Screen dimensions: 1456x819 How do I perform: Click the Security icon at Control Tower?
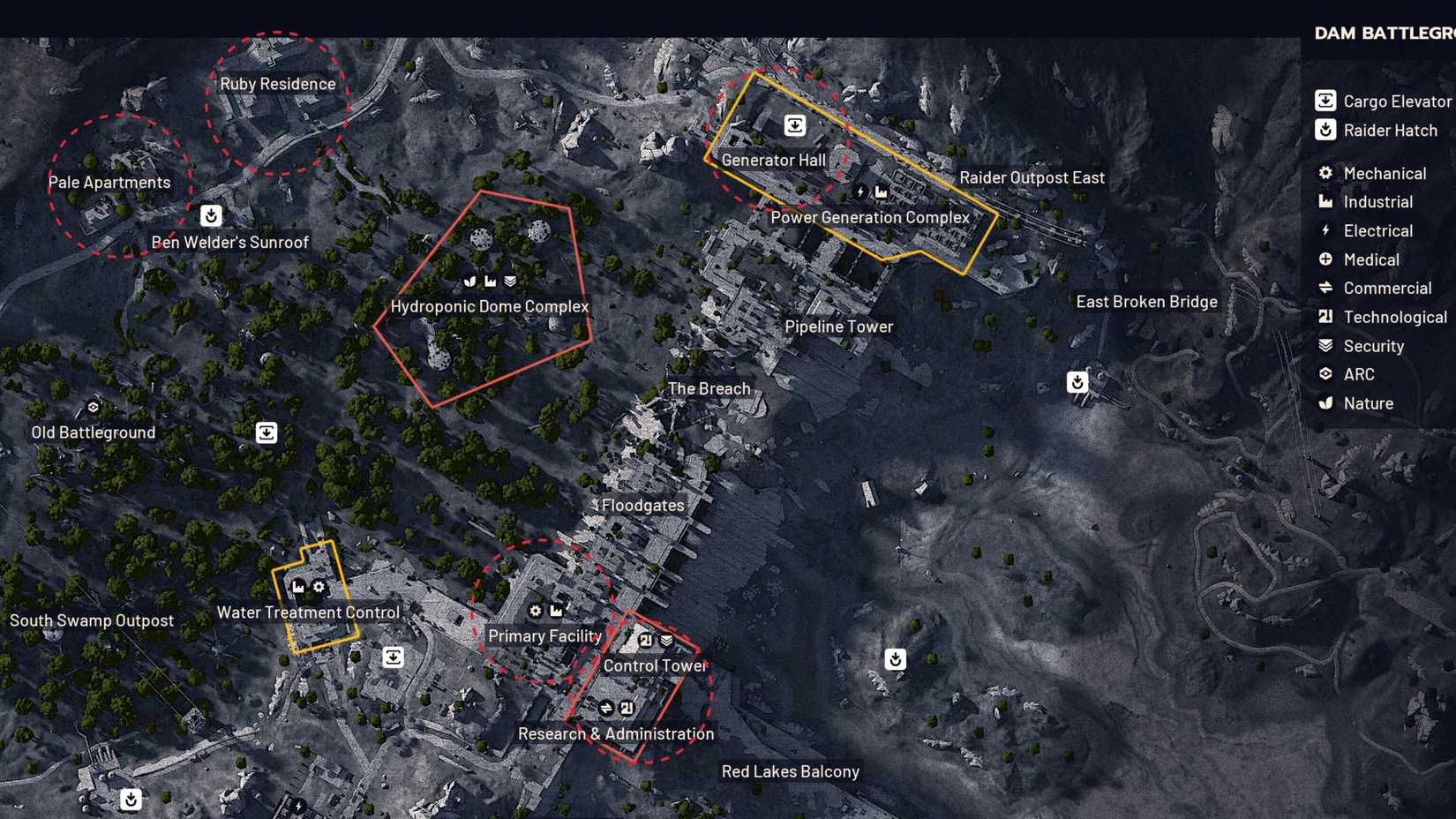[664, 637]
